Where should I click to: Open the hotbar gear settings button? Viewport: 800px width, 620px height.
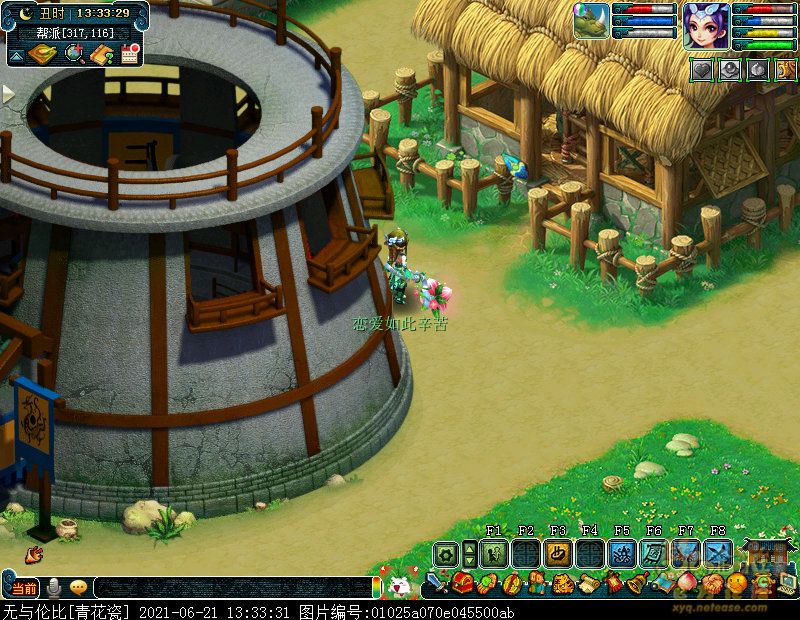(445, 553)
